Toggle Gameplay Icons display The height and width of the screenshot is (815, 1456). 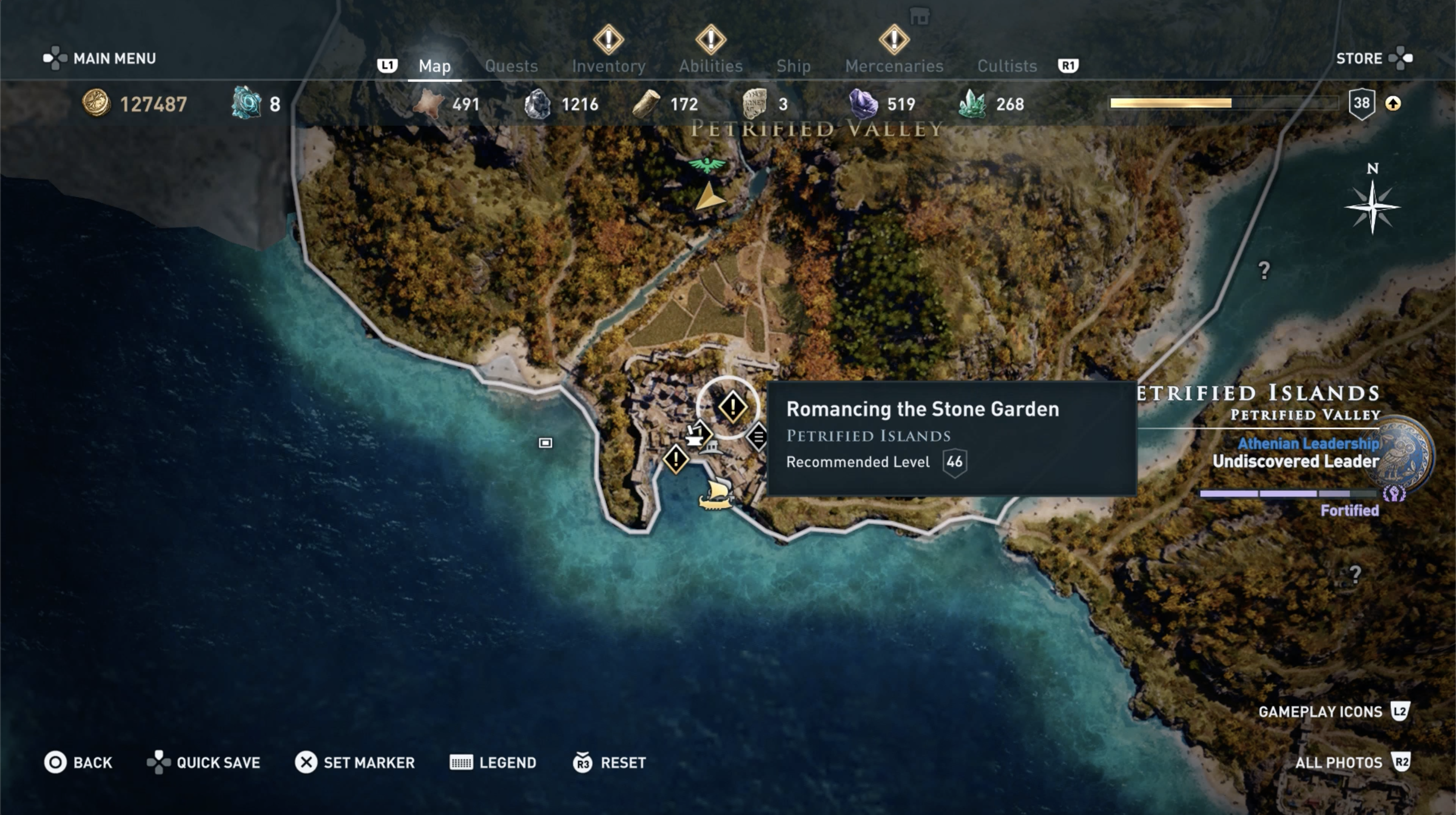[1333, 711]
